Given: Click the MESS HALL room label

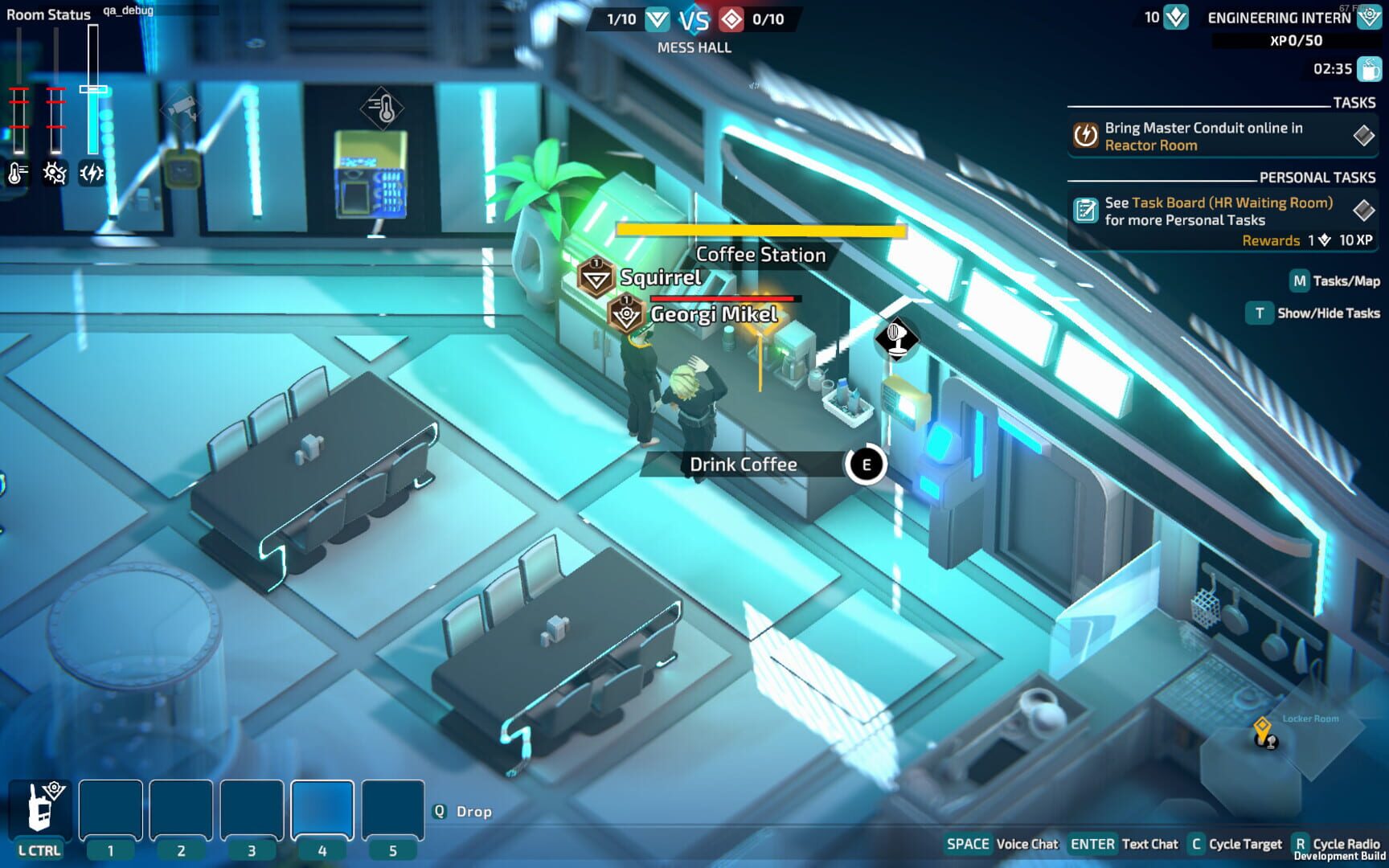Looking at the screenshot, I should point(694,47).
